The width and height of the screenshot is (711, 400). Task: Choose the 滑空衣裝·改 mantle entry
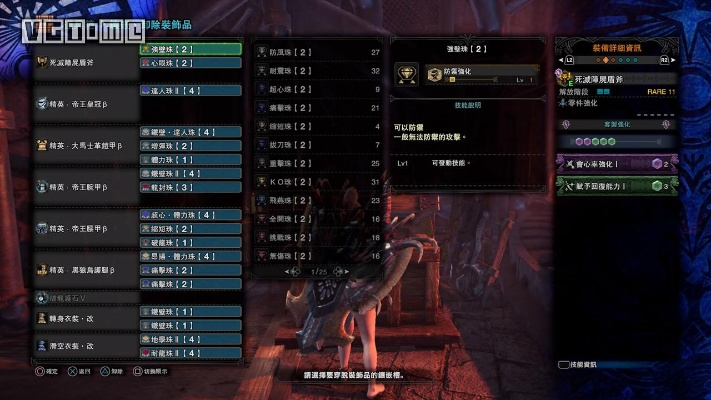click(x=82, y=346)
